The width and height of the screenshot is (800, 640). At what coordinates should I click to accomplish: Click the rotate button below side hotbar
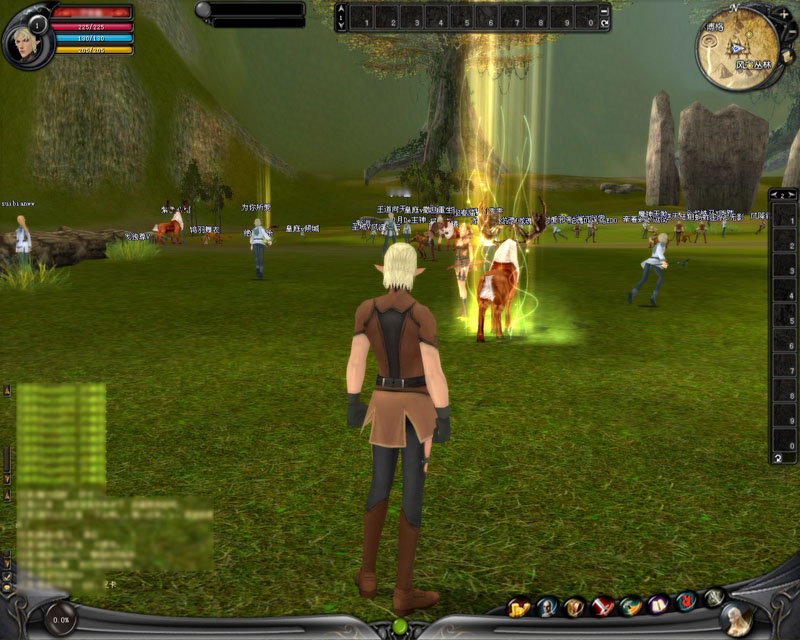coord(777,457)
